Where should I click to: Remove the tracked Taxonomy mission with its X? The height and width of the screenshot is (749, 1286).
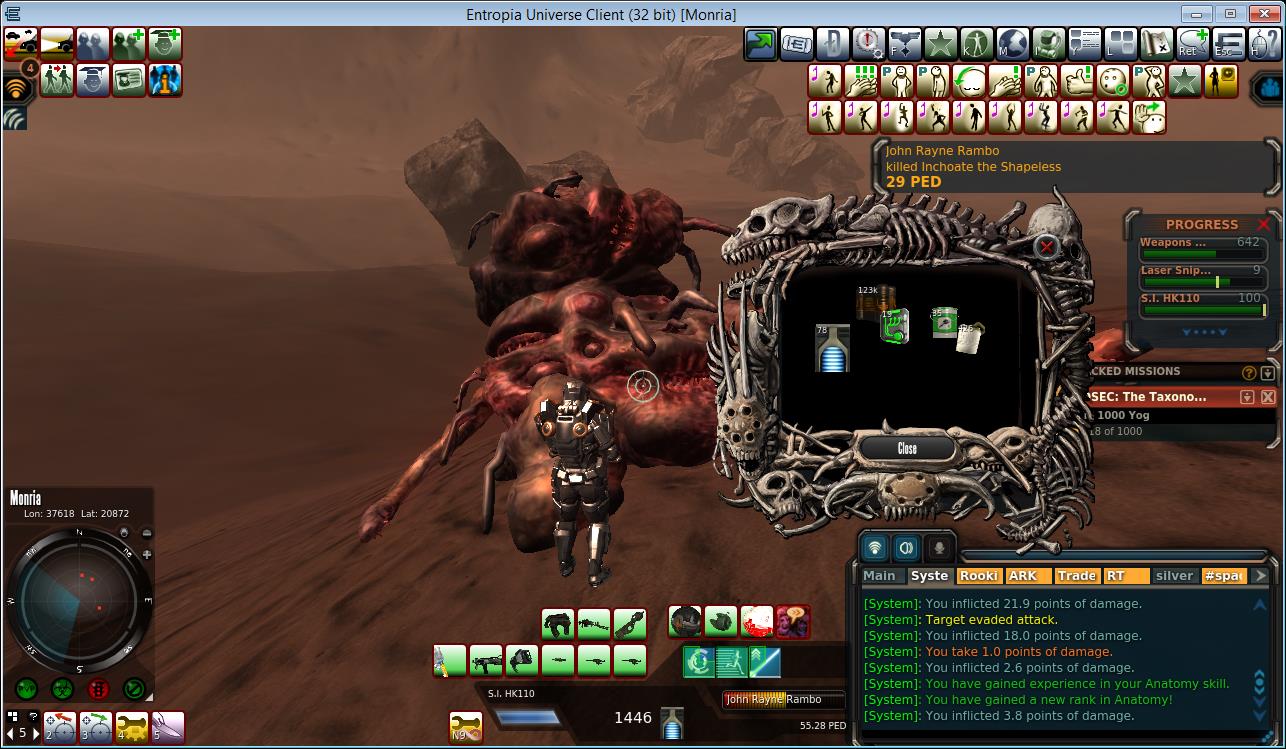coord(1267,397)
